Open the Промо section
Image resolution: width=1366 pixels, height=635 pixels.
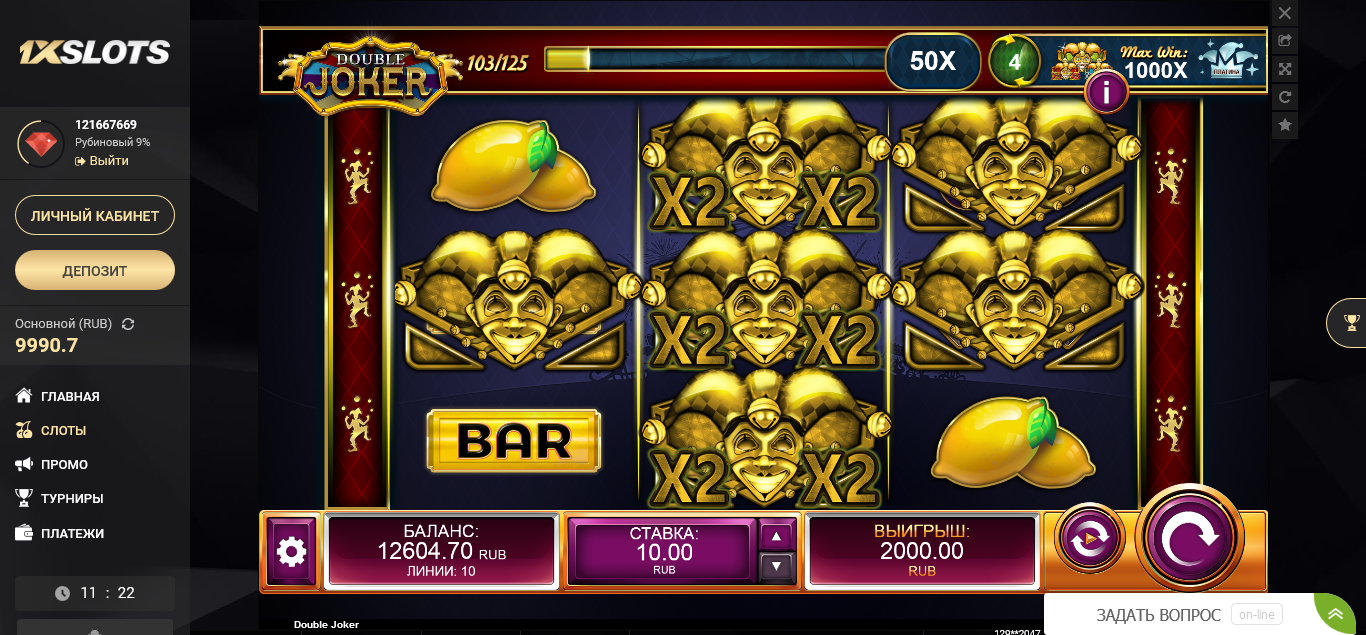click(x=64, y=464)
